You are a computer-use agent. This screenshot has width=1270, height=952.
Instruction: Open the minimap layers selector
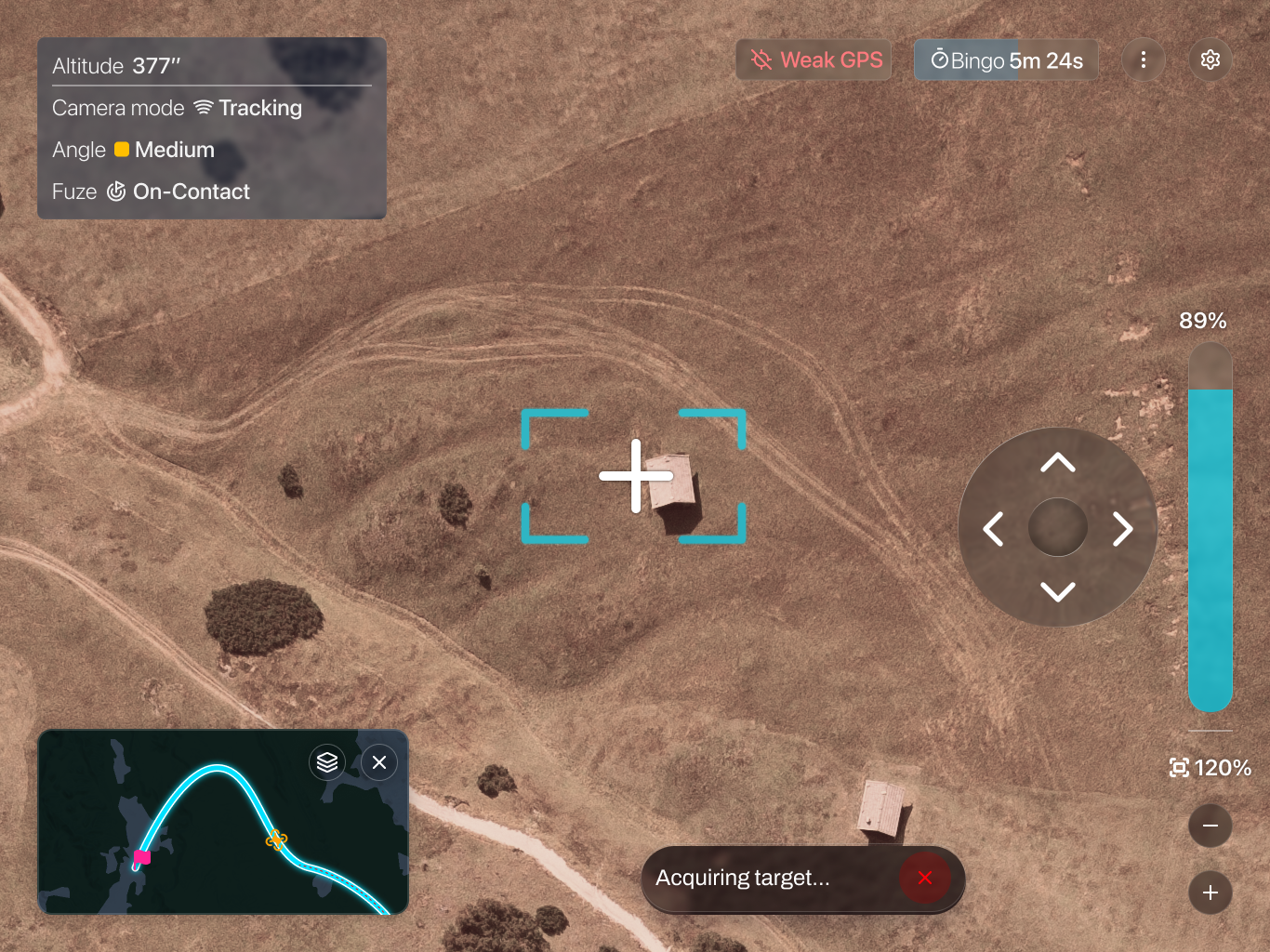[x=327, y=763]
